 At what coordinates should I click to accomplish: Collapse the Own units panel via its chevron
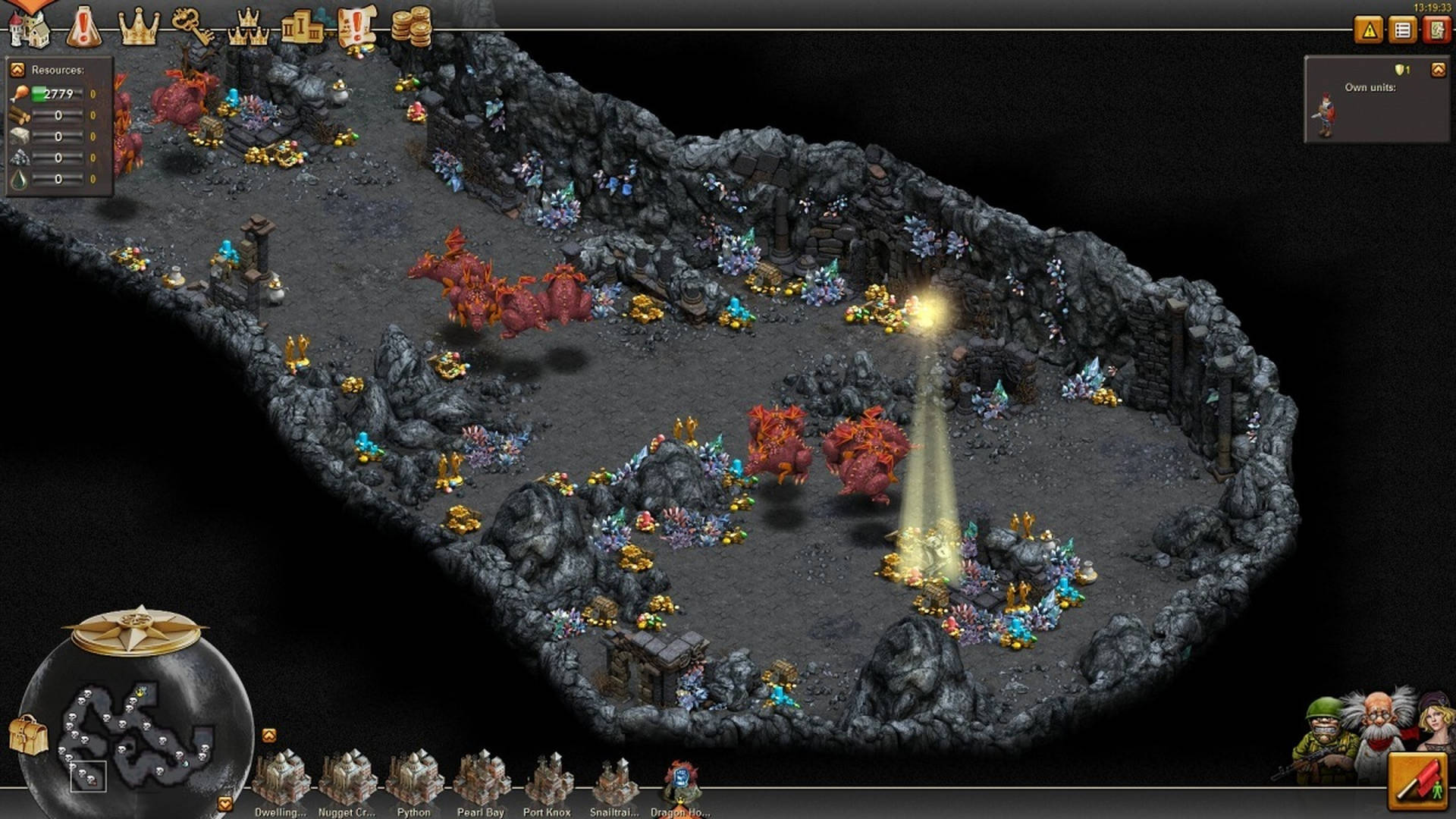click(x=1440, y=70)
